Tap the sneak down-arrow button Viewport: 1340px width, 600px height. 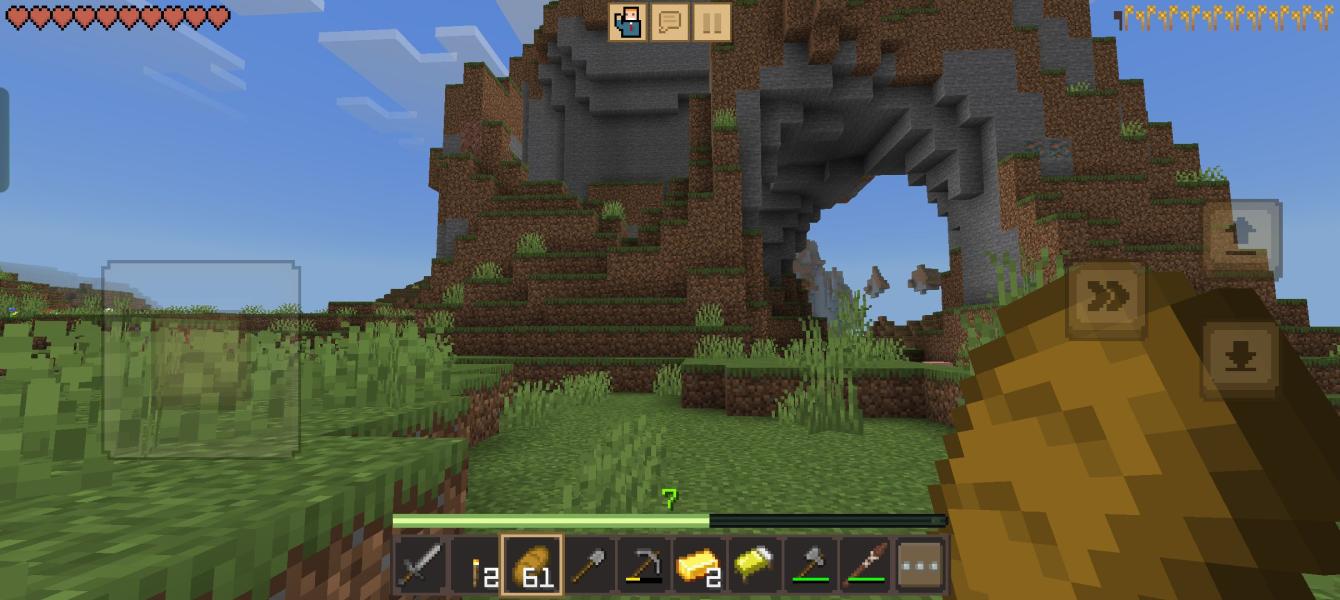point(1240,358)
